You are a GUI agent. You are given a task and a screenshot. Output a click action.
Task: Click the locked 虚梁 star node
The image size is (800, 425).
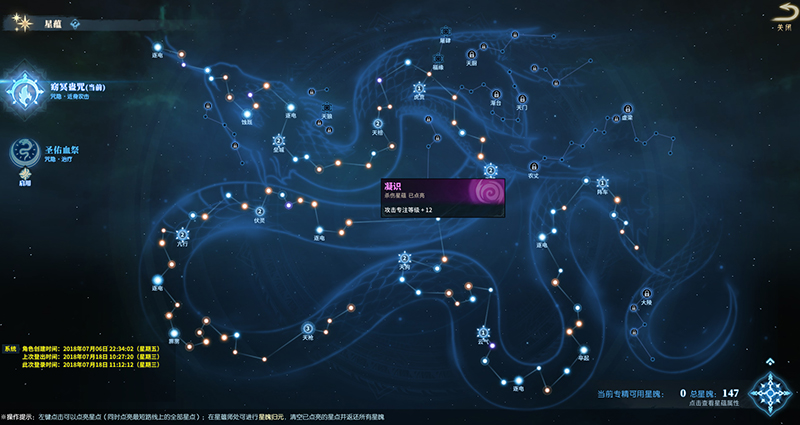coord(628,108)
